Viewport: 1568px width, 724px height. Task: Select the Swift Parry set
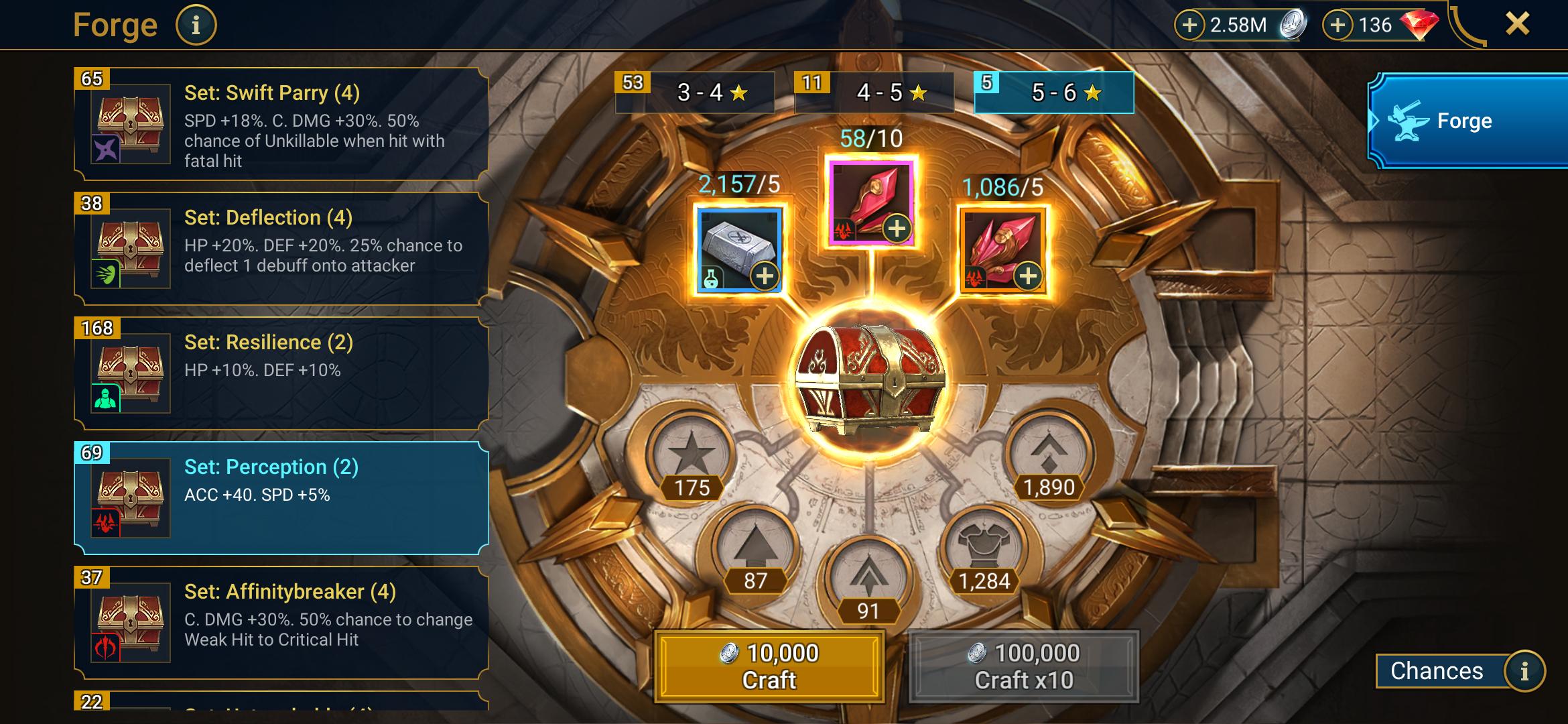(281, 125)
